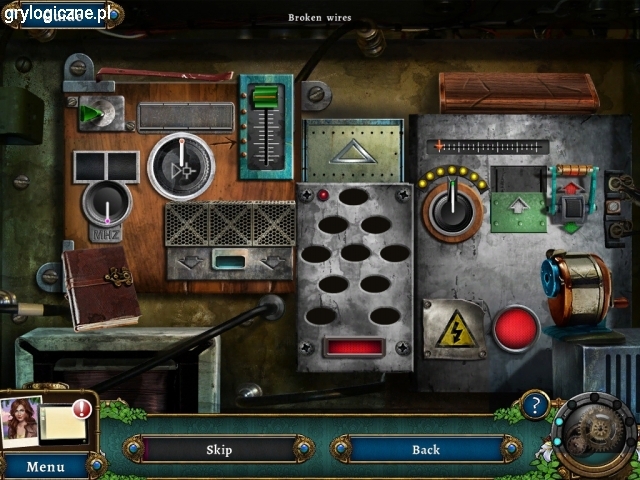
Task: Go back with the Back button
Action: 426,449
